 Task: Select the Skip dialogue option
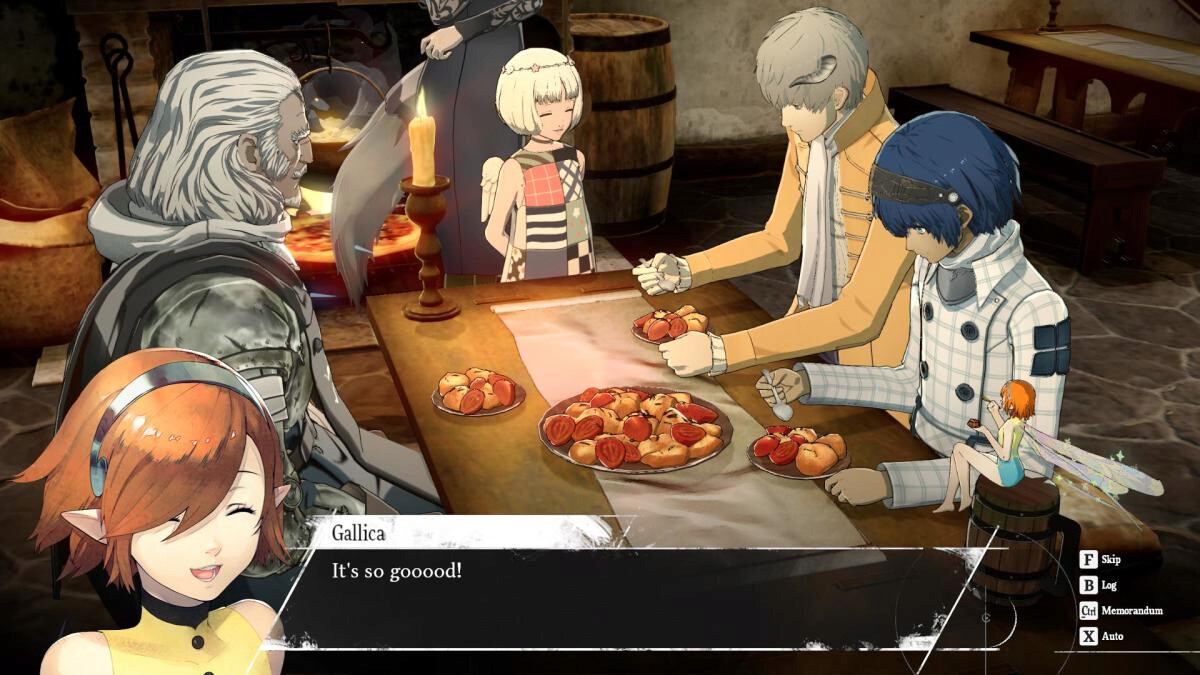[x=1110, y=562]
